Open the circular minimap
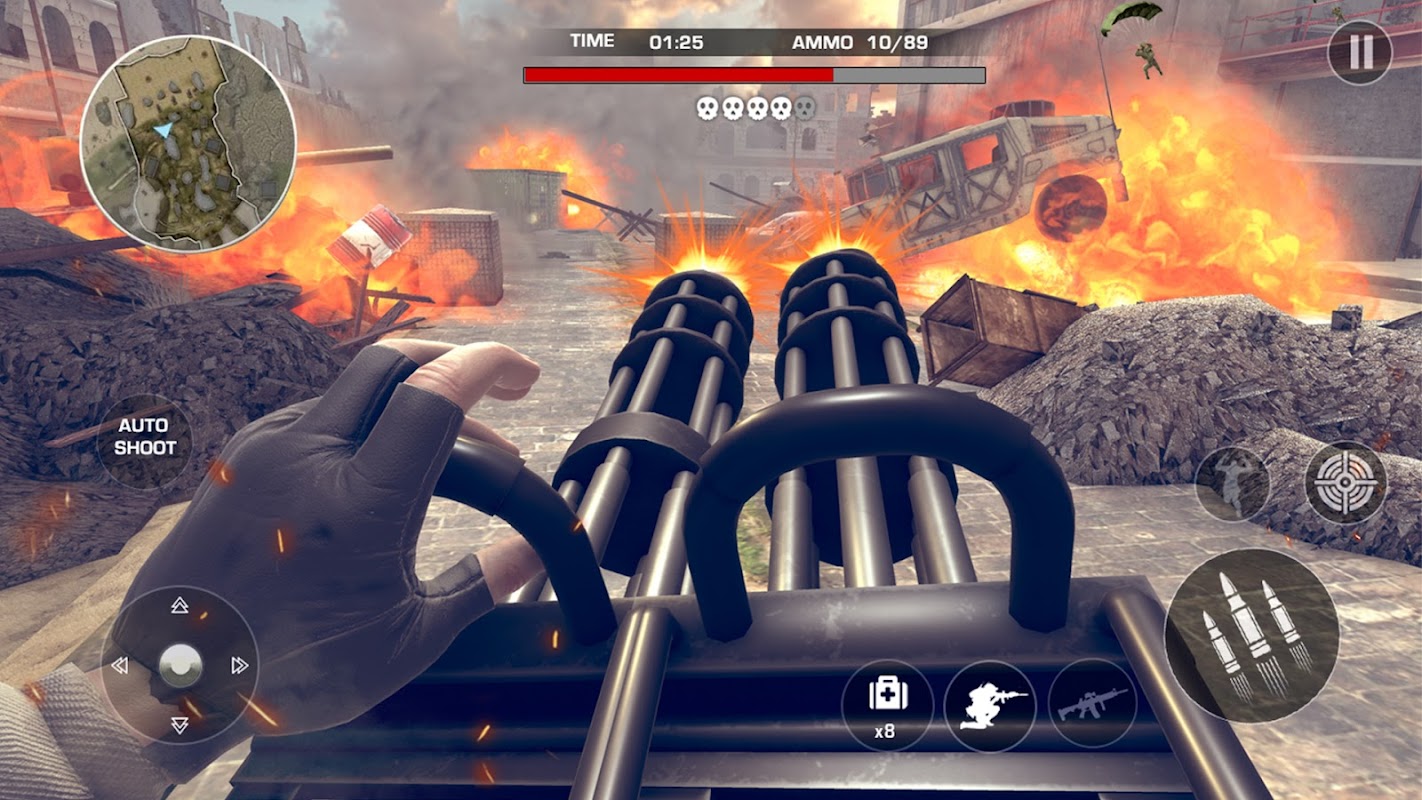Image resolution: width=1422 pixels, height=800 pixels. (x=187, y=143)
